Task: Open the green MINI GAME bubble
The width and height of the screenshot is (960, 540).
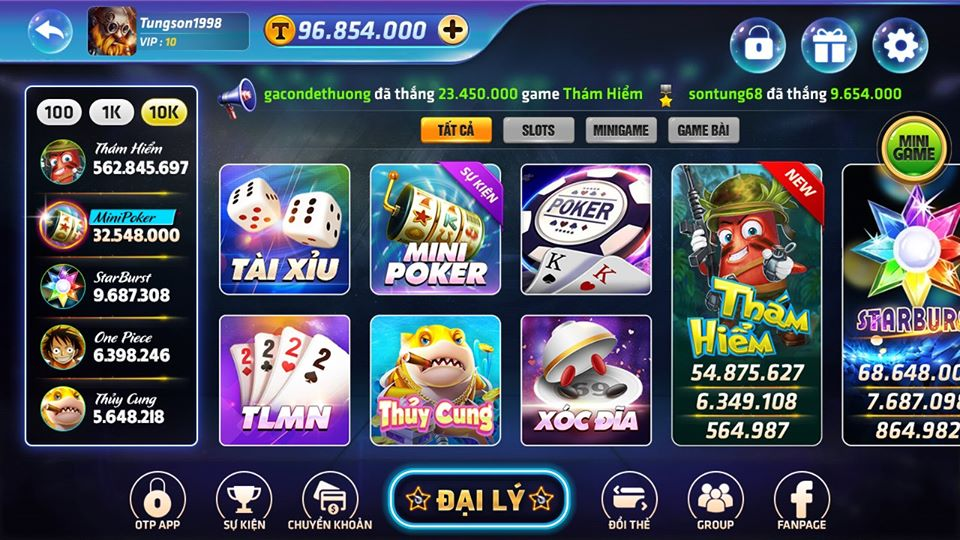Action: point(913,150)
